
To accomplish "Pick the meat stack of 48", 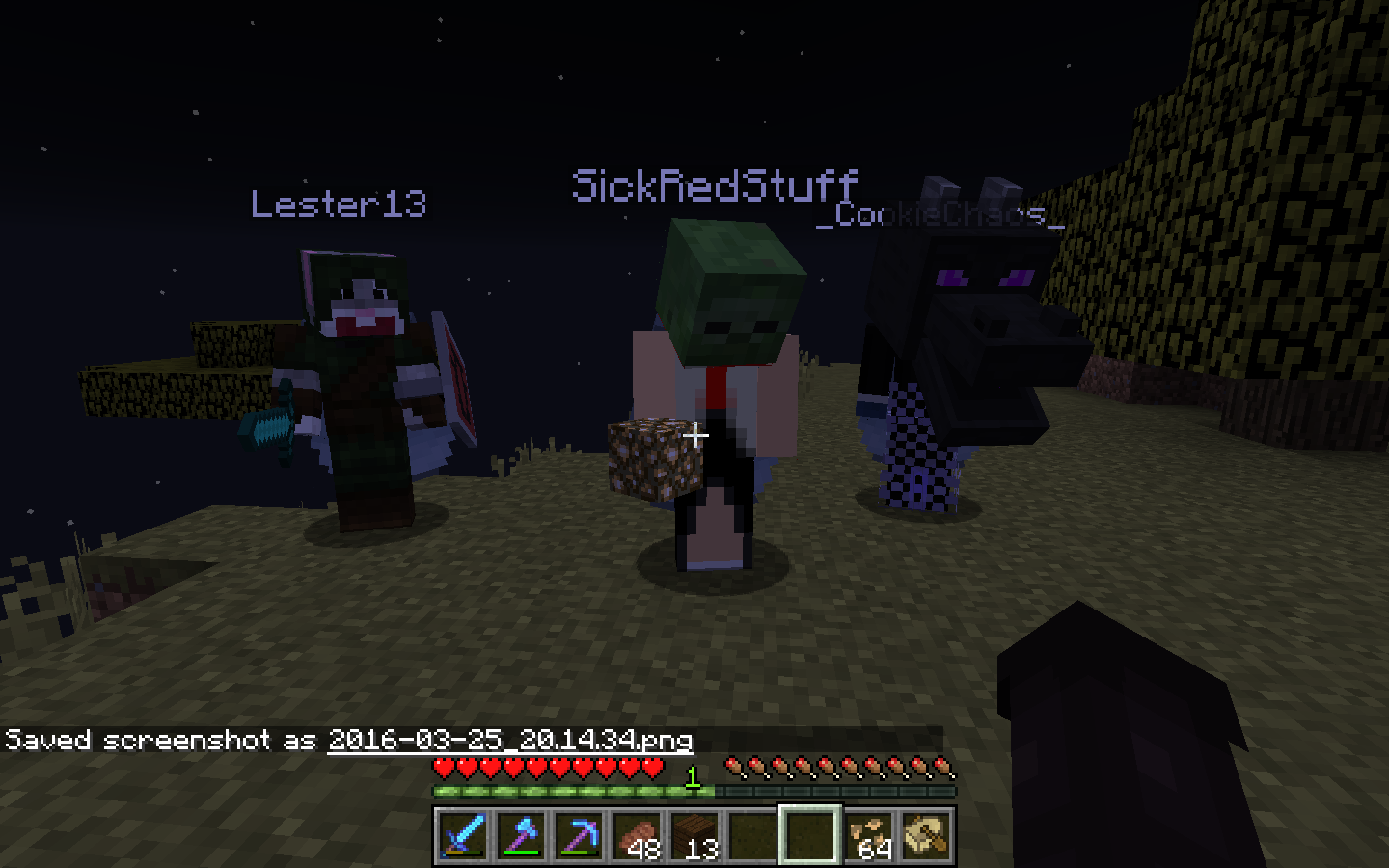I will point(637,834).
